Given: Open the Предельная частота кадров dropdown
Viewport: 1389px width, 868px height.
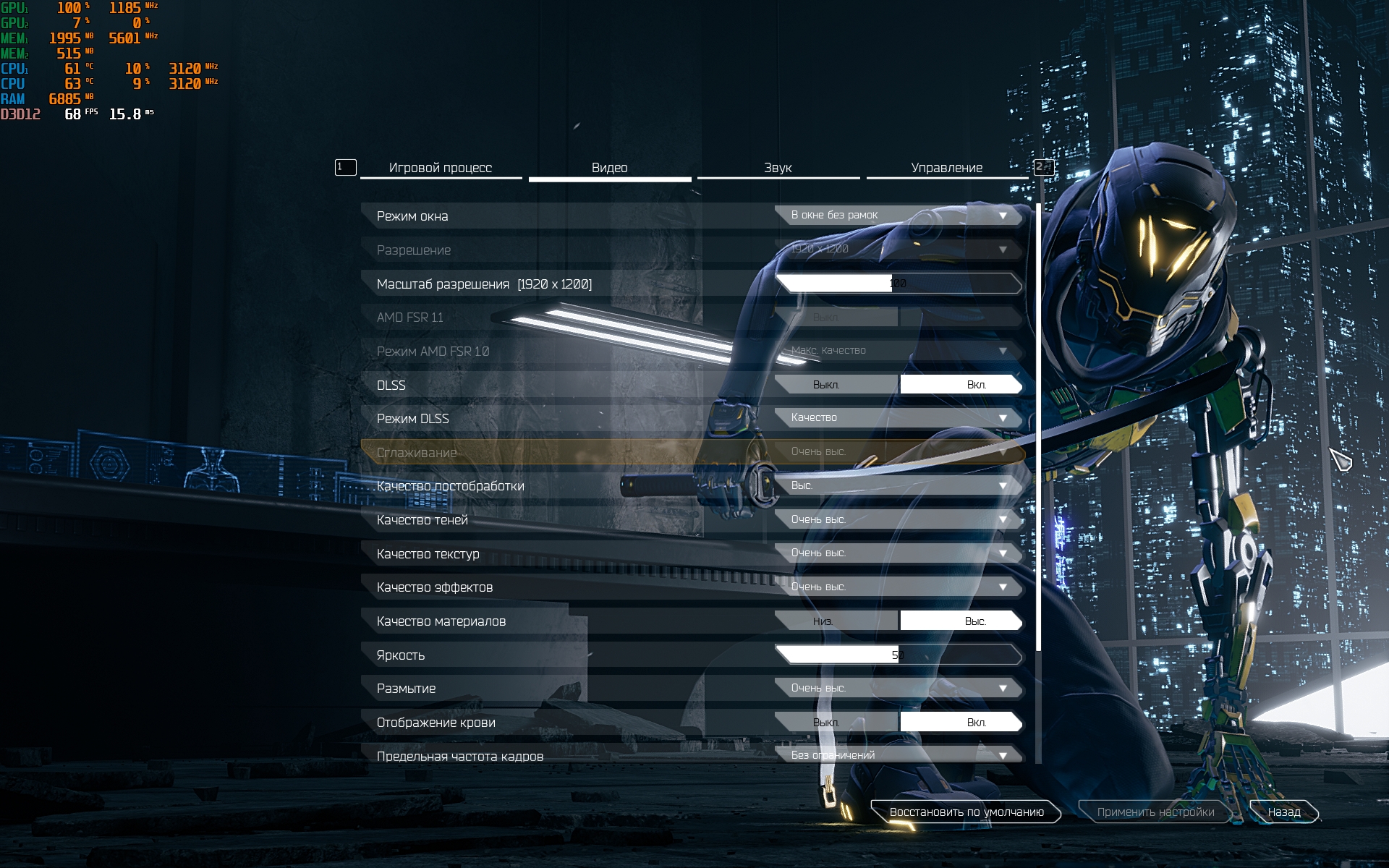Looking at the screenshot, I should 898,755.
